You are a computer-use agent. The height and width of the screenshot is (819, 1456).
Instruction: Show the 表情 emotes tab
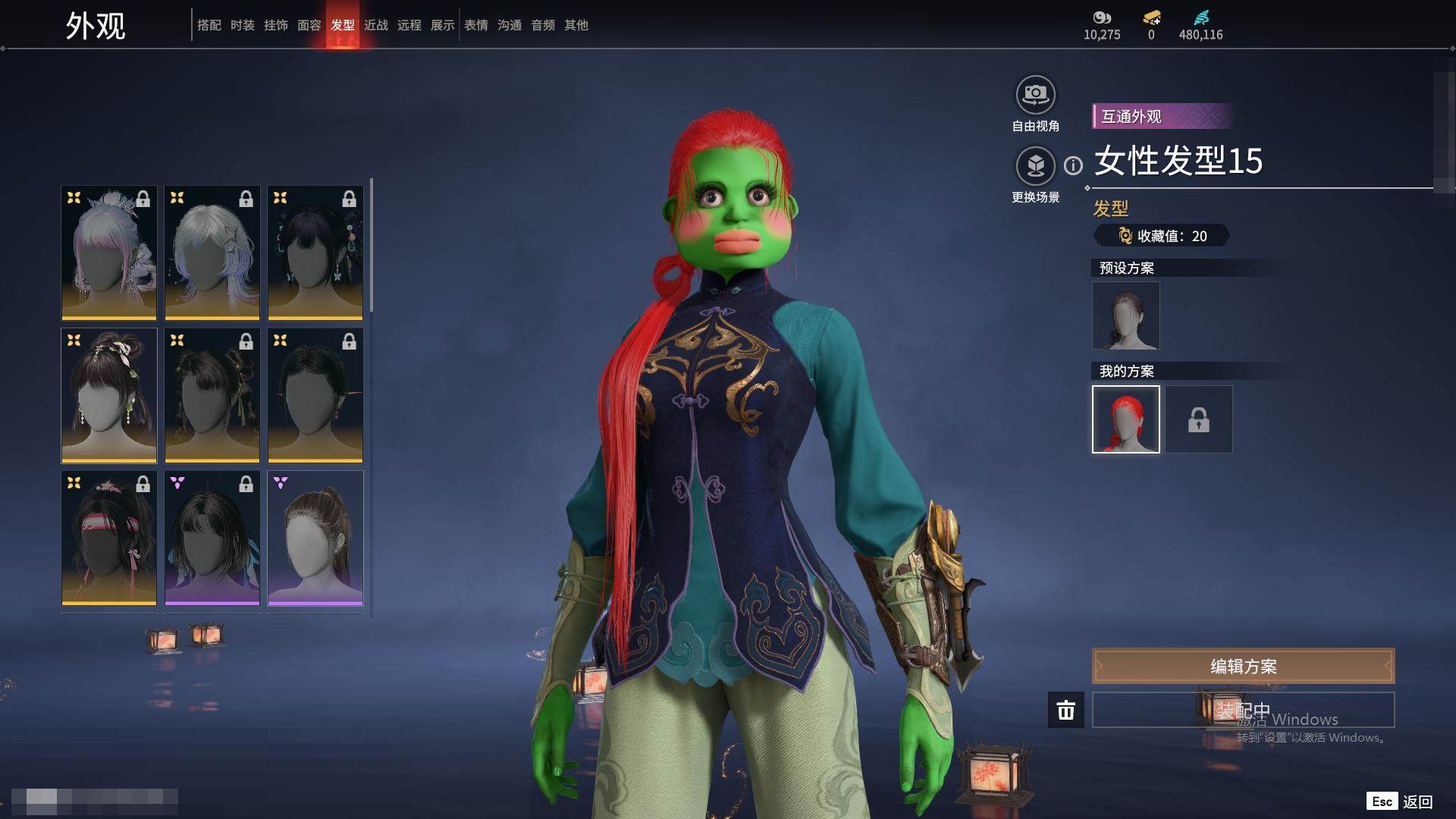[x=475, y=25]
